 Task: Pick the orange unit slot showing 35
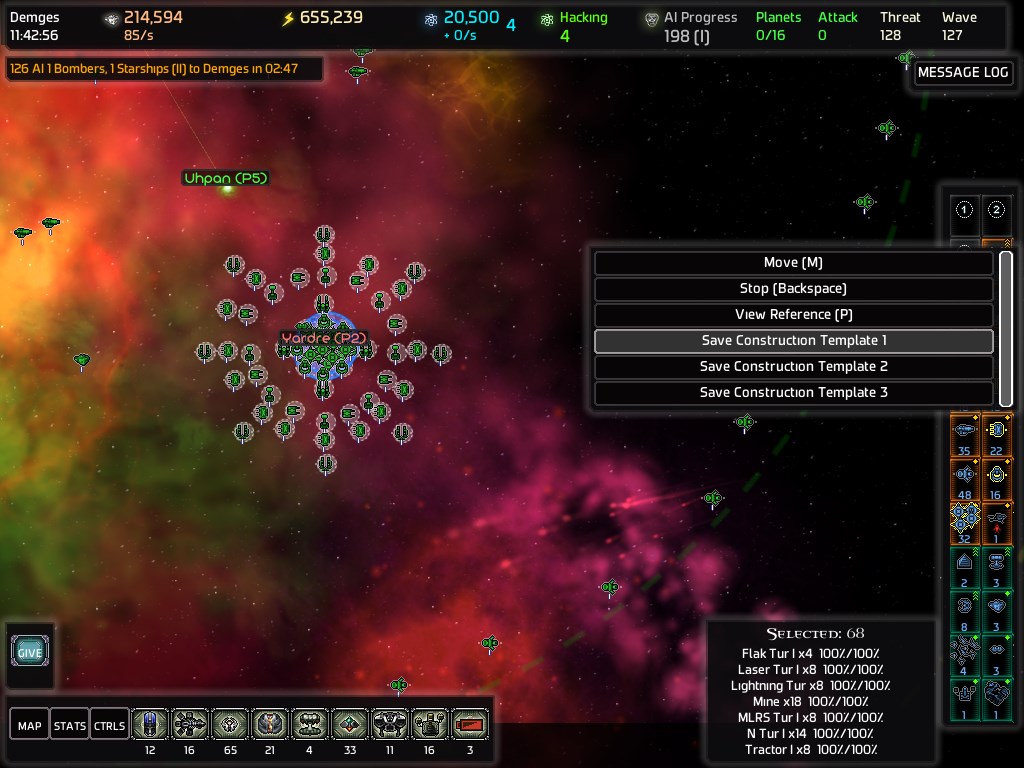965,434
